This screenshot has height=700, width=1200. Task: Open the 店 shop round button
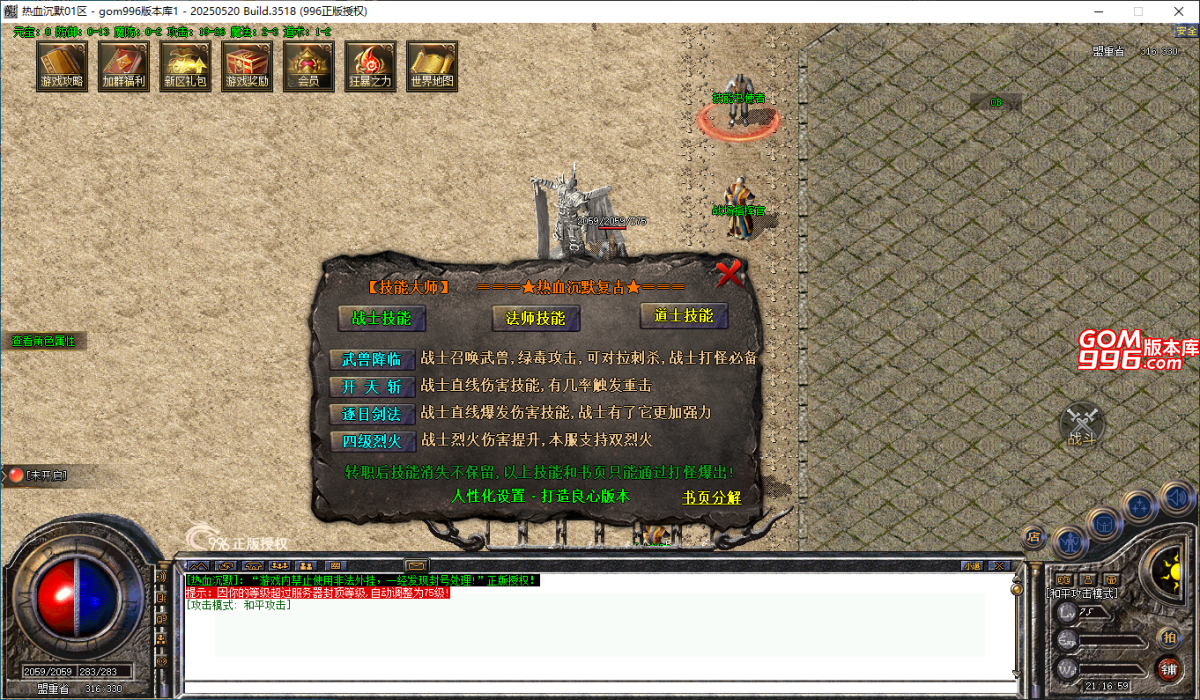(1034, 537)
